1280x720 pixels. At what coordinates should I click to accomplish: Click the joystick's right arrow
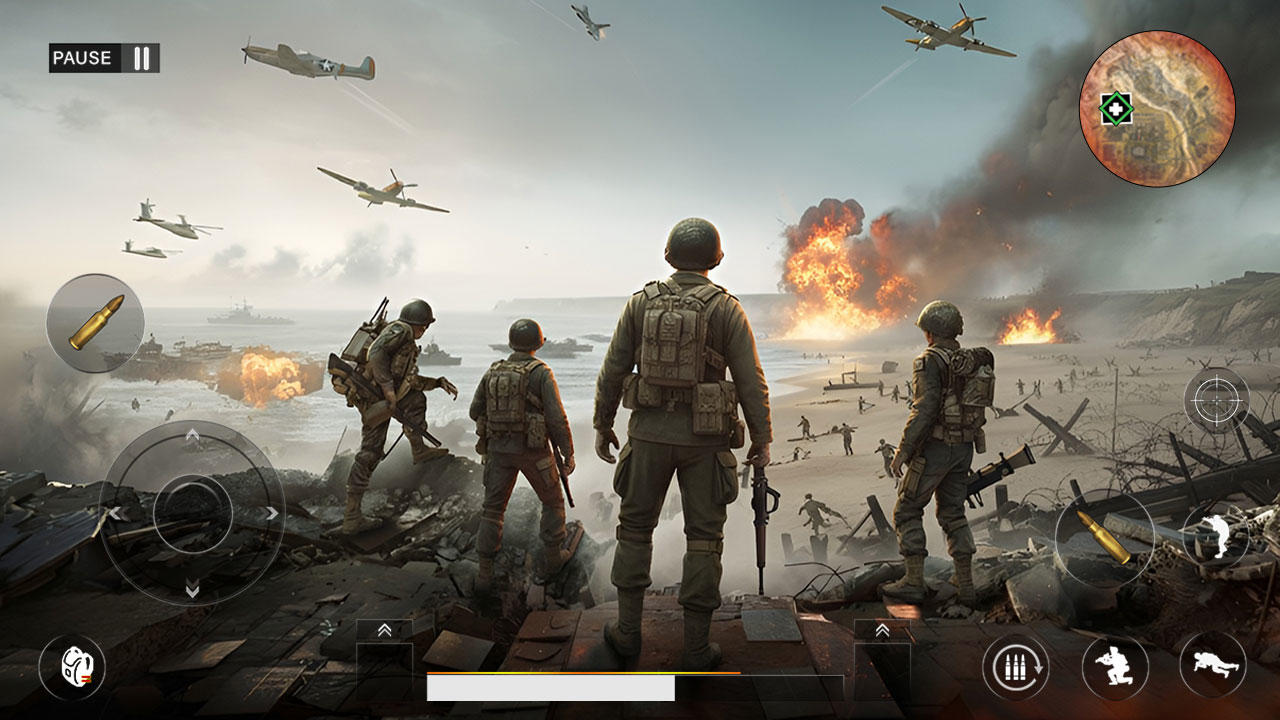(272, 513)
